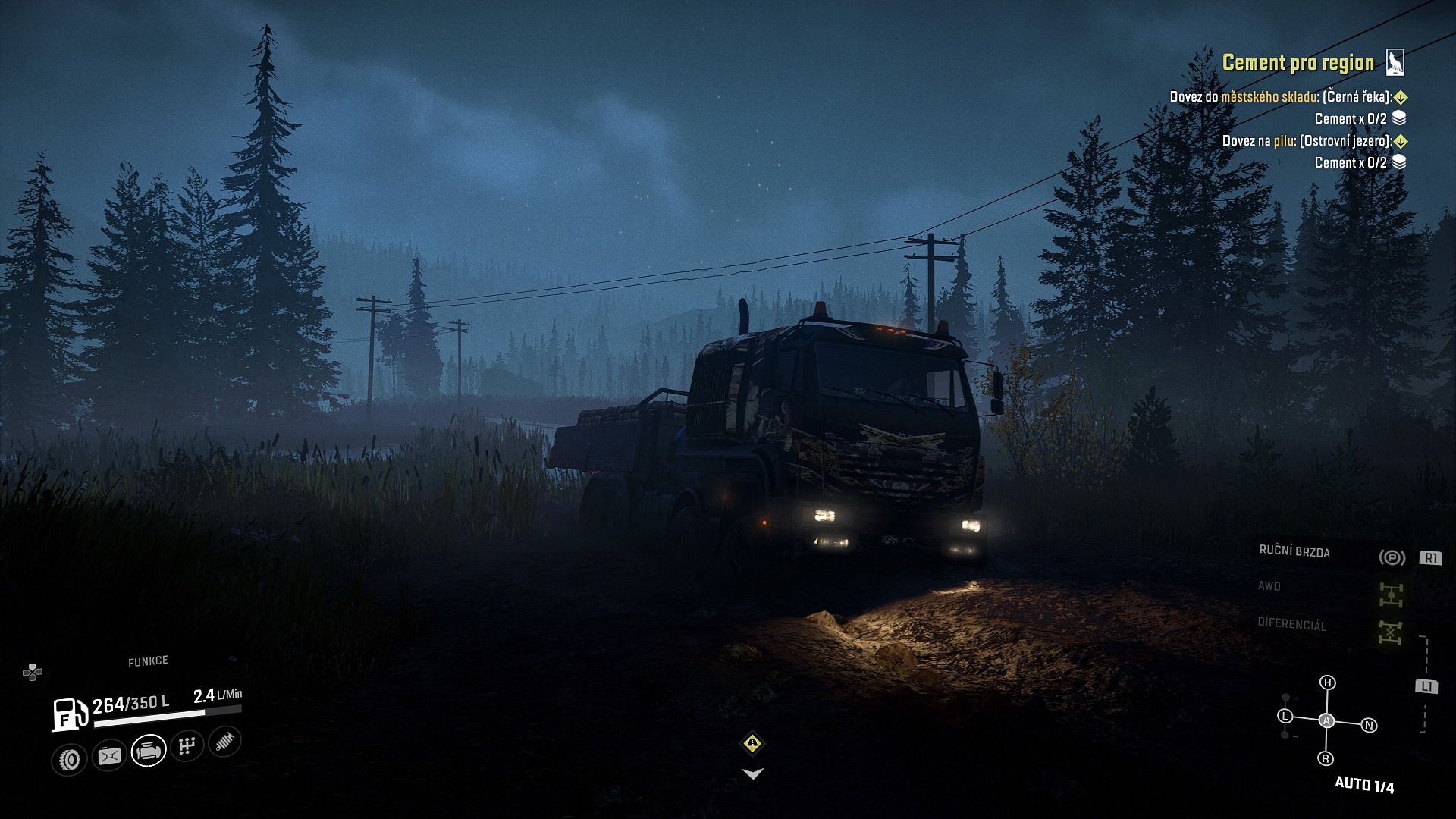Viewport: 1456px width, 819px height.
Task: Shift to the L low gear
Action: [1285, 715]
